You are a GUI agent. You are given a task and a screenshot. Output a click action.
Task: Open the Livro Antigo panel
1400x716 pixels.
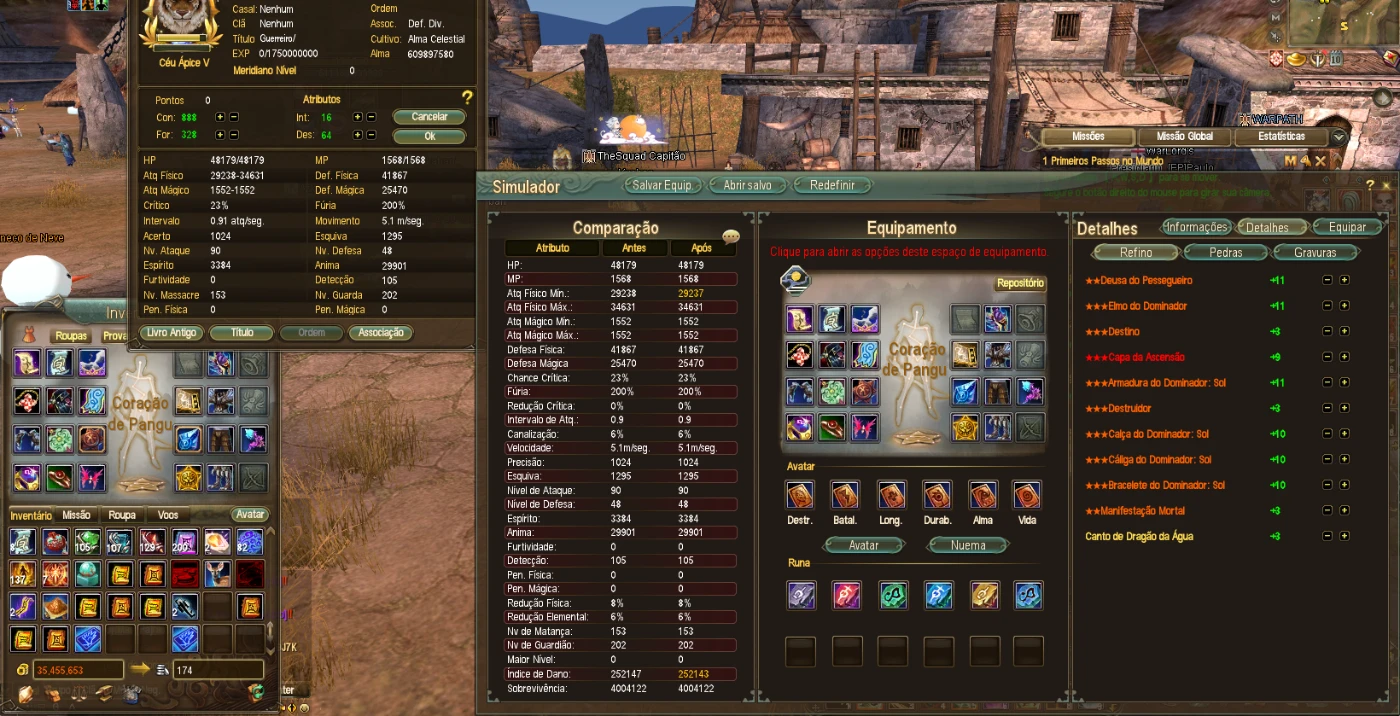point(172,333)
